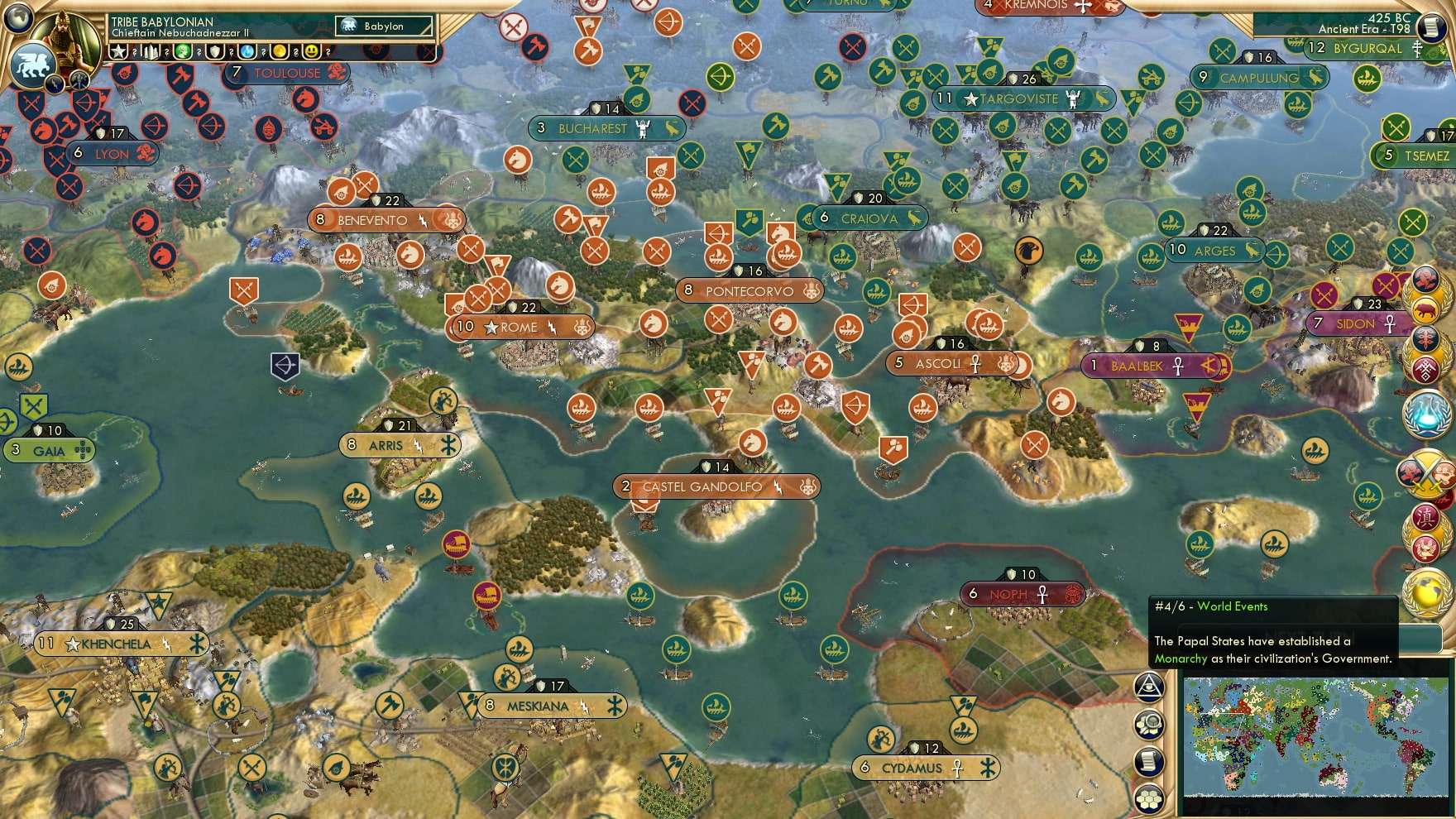
Task: Click the Monarchy link in the World Events popup
Action: click(x=1181, y=659)
